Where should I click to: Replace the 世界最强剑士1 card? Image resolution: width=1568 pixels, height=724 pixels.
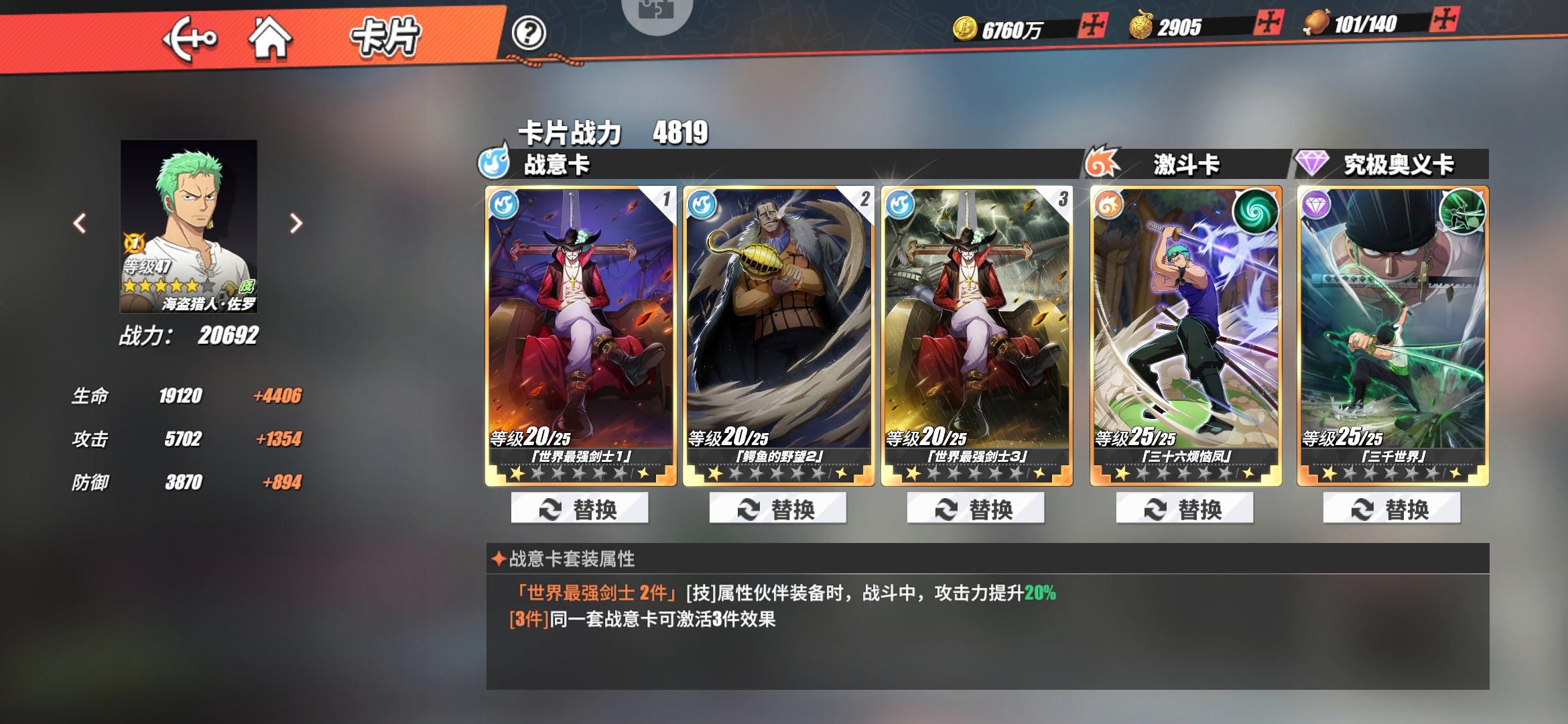coord(580,508)
